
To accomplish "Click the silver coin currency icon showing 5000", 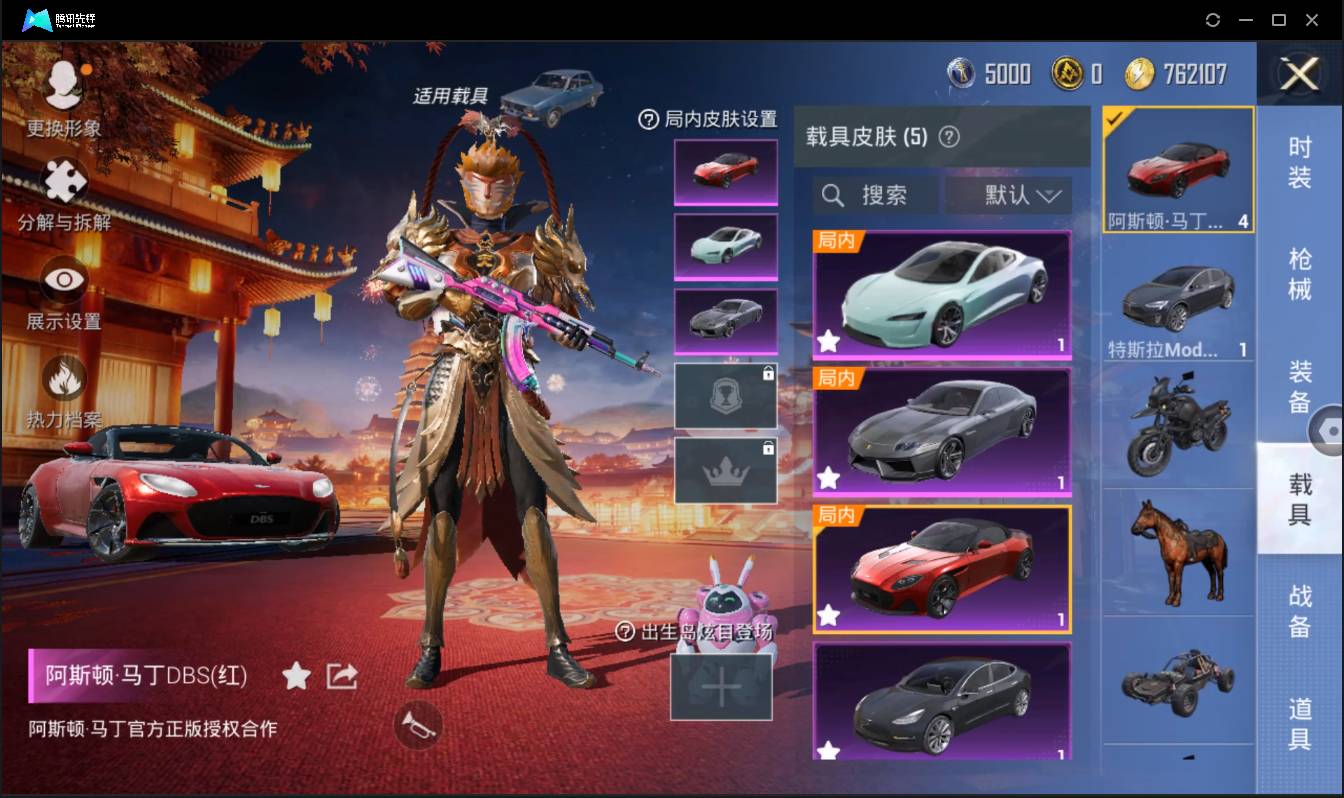I will (962, 73).
